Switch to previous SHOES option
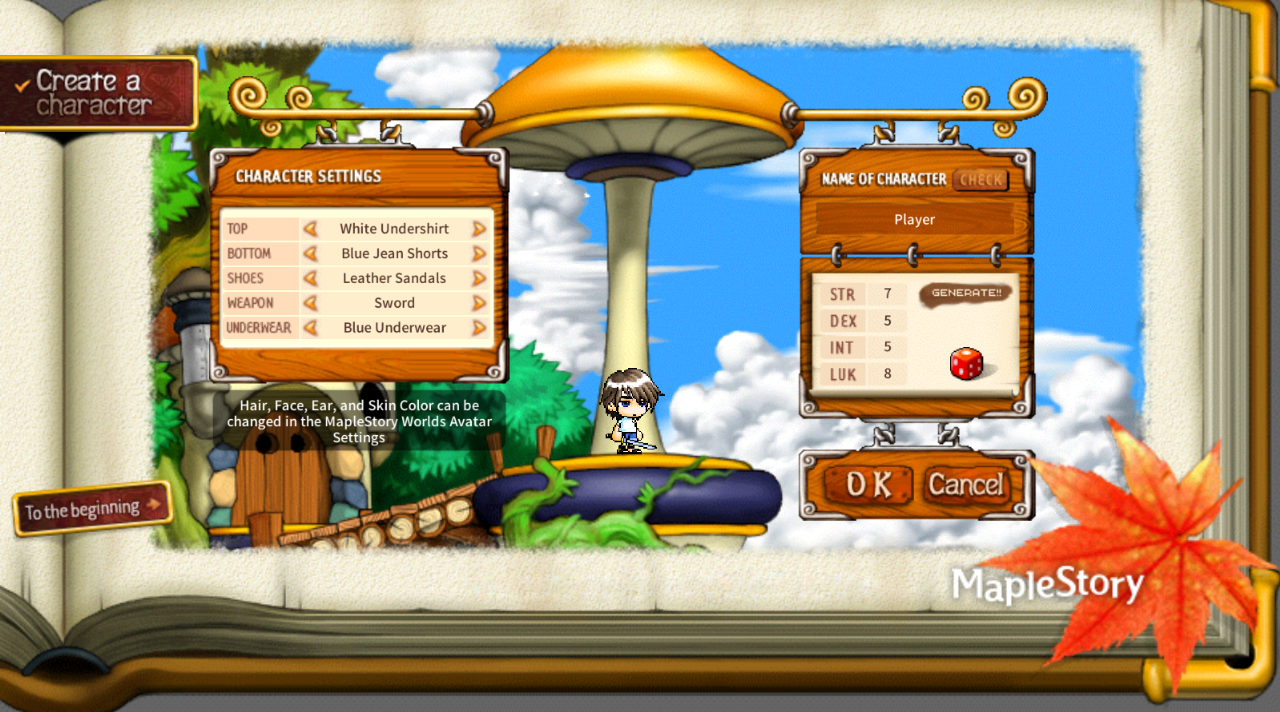 coord(311,278)
